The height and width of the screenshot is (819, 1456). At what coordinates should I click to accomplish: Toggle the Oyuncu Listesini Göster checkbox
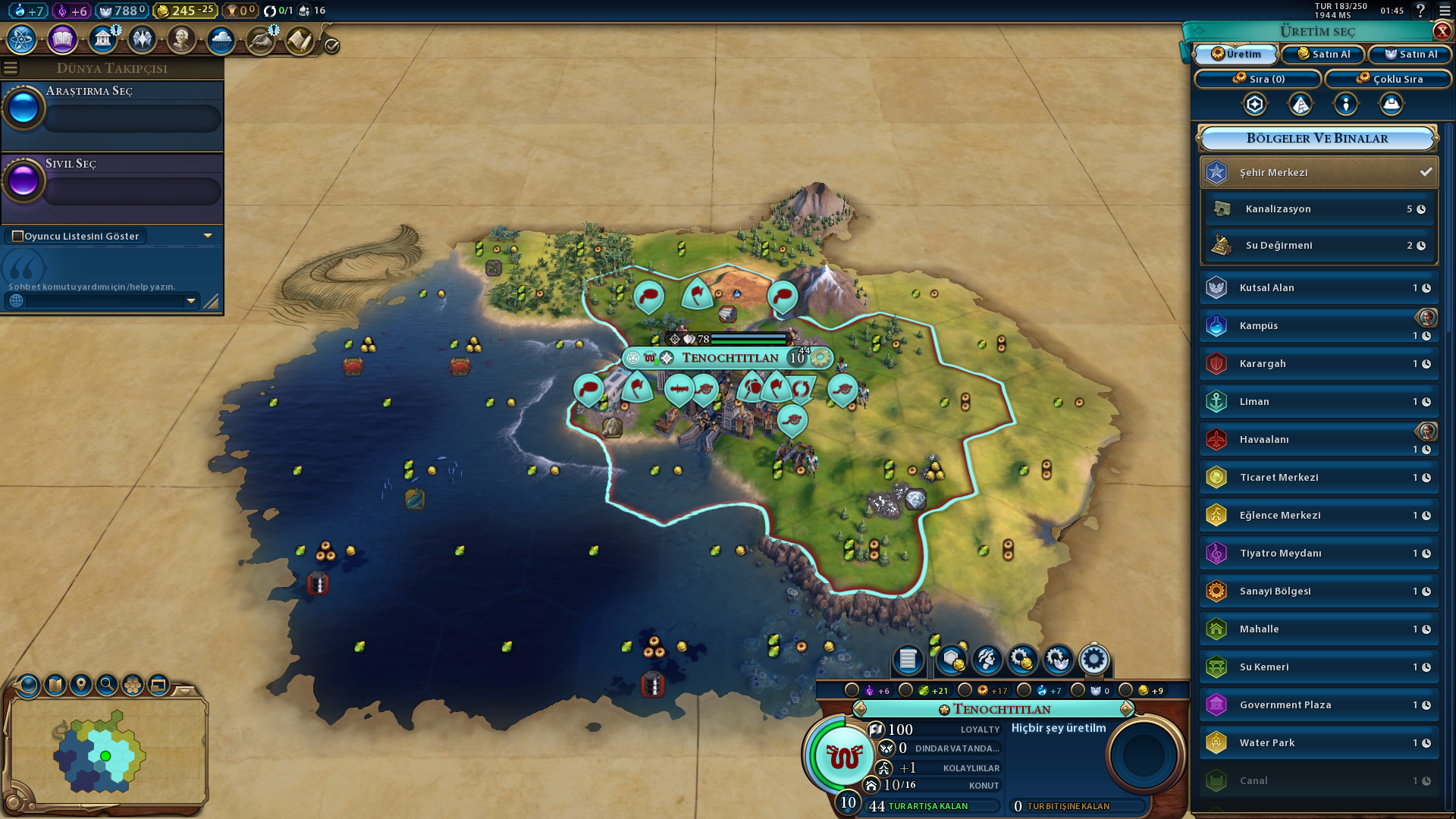pyautogui.click(x=18, y=236)
